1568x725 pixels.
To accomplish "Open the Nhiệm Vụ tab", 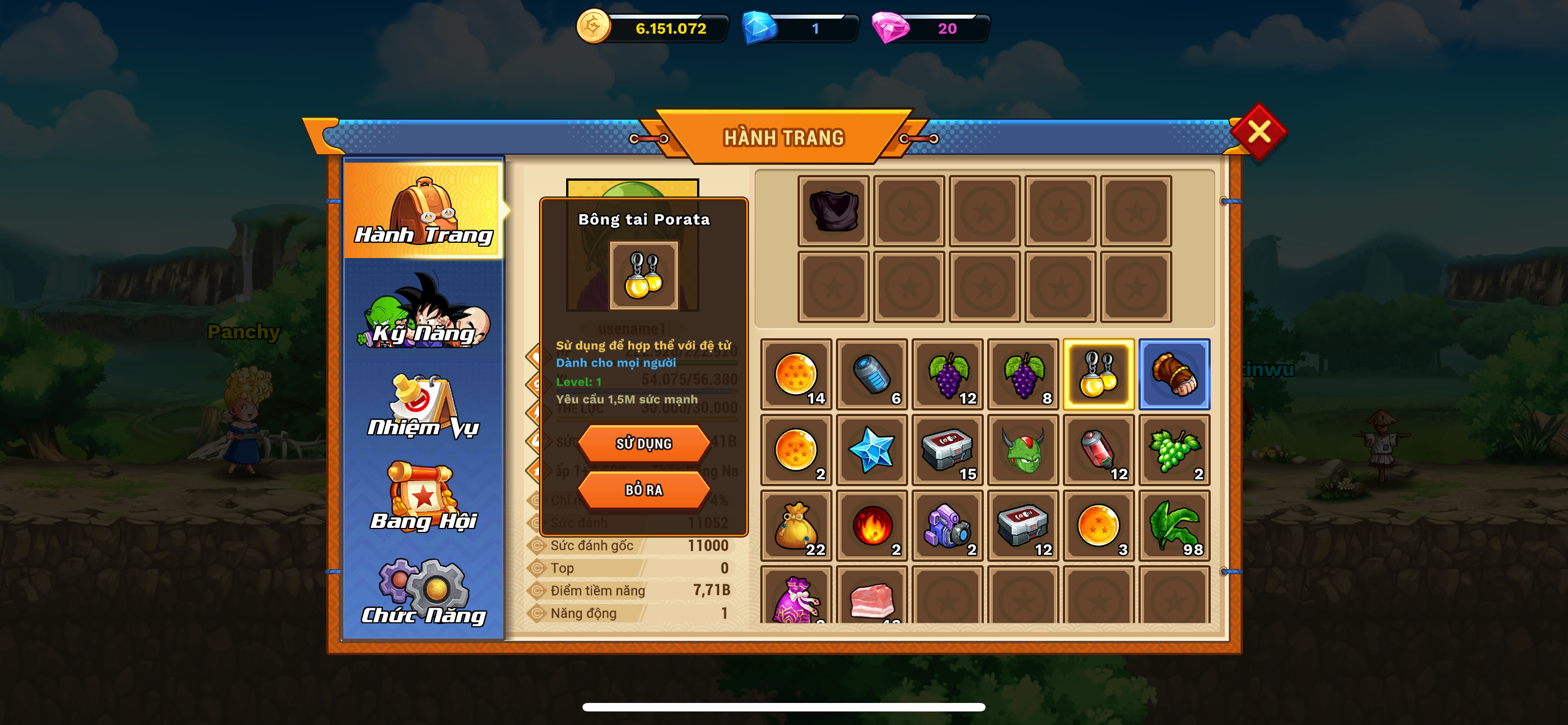I will (x=424, y=406).
